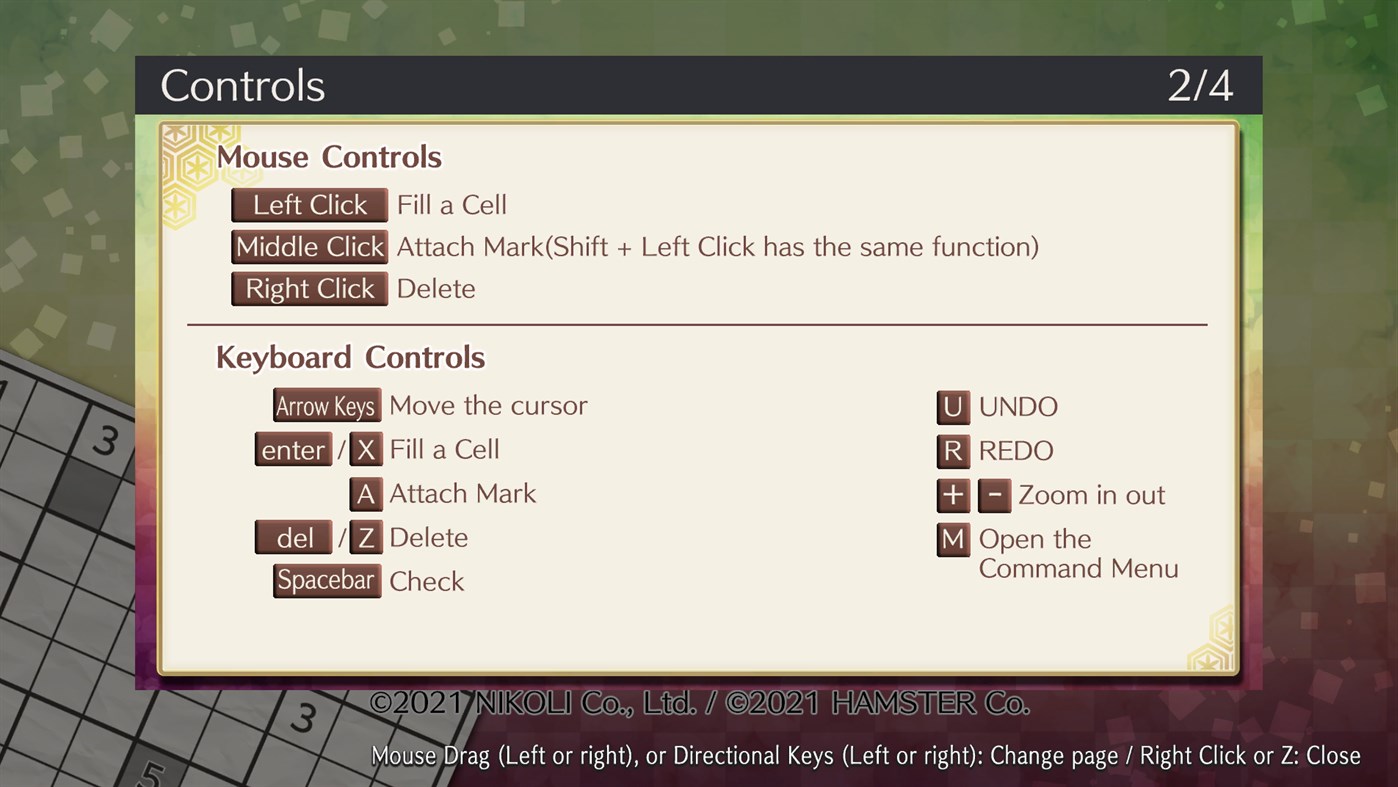Select the Right Click delete badge
The width and height of the screenshot is (1398, 787).
(309, 288)
